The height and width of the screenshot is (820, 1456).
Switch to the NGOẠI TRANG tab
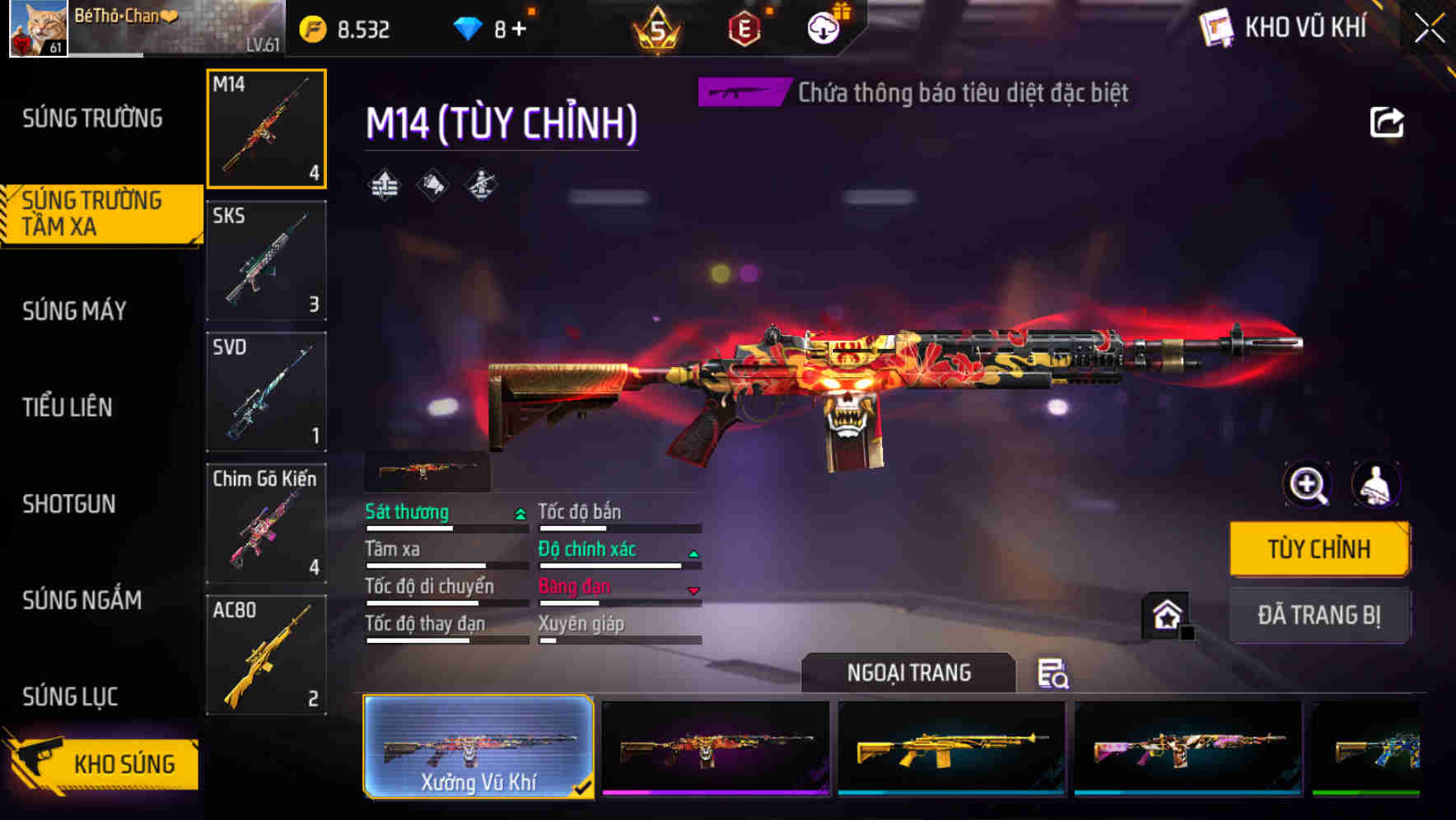pyautogui.click(x=909, y=673)
